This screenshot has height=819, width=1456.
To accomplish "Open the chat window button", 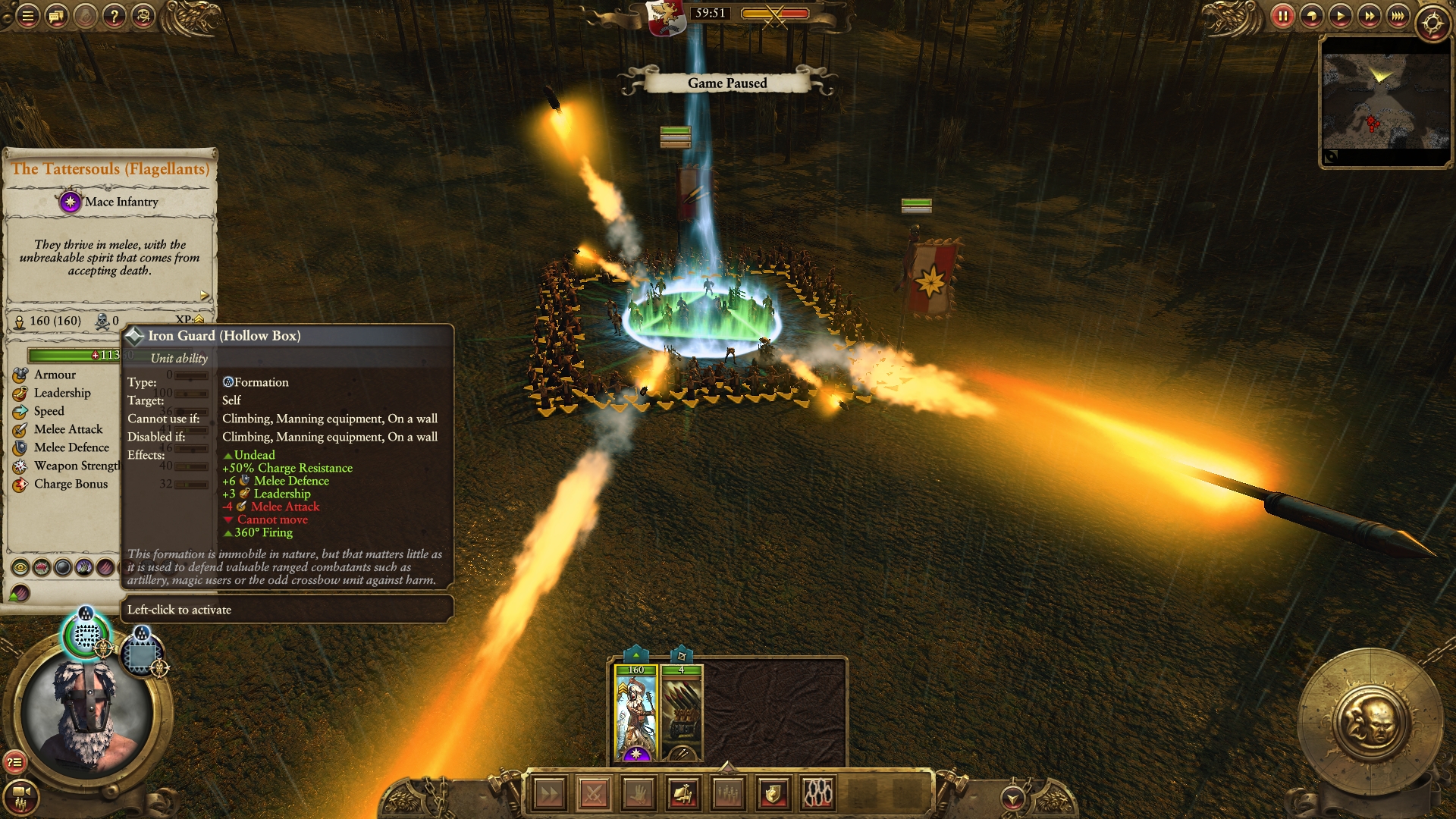I will (x=56, y=15).
